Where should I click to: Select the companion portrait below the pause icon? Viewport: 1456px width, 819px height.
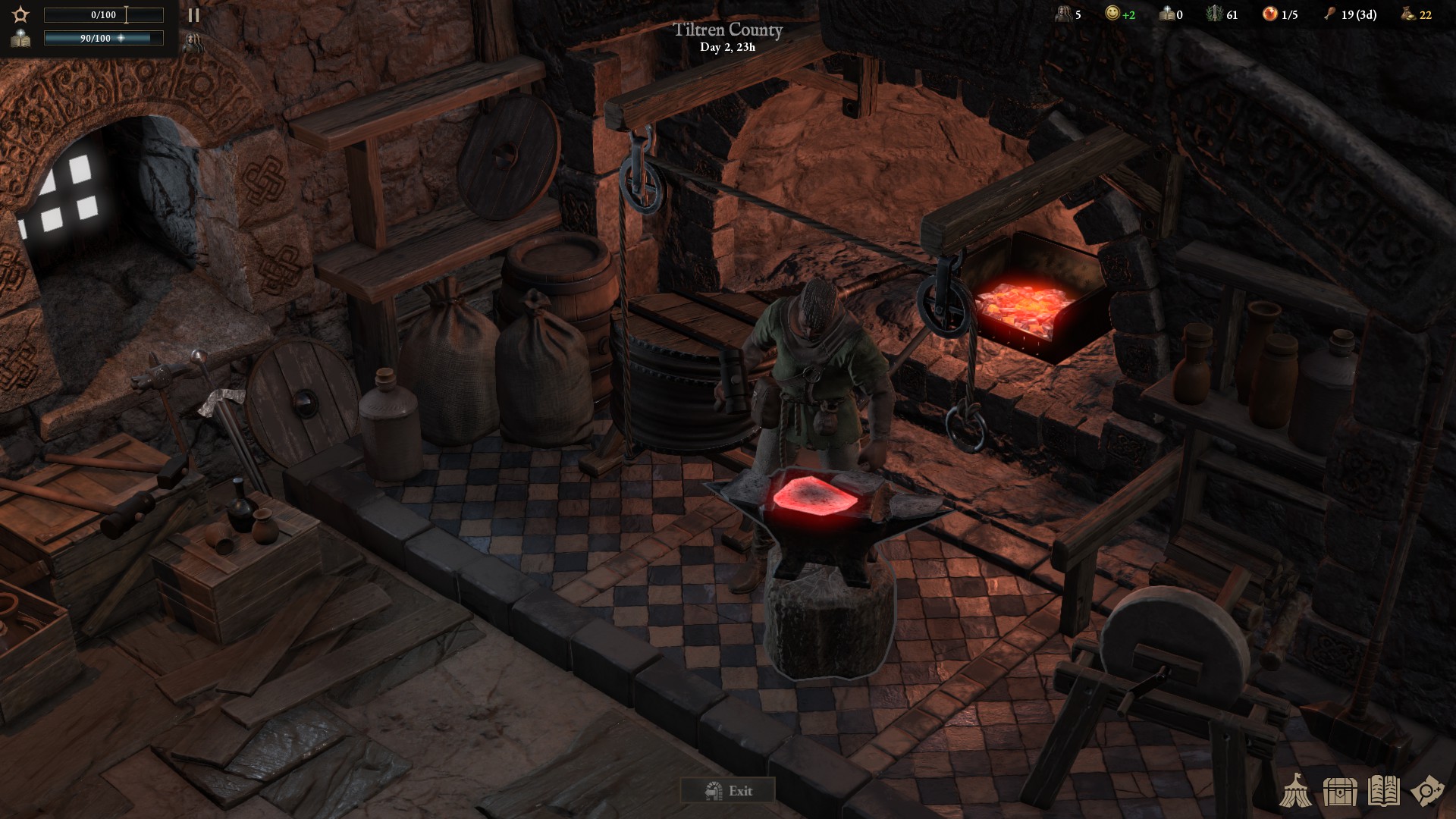point(193,41)
